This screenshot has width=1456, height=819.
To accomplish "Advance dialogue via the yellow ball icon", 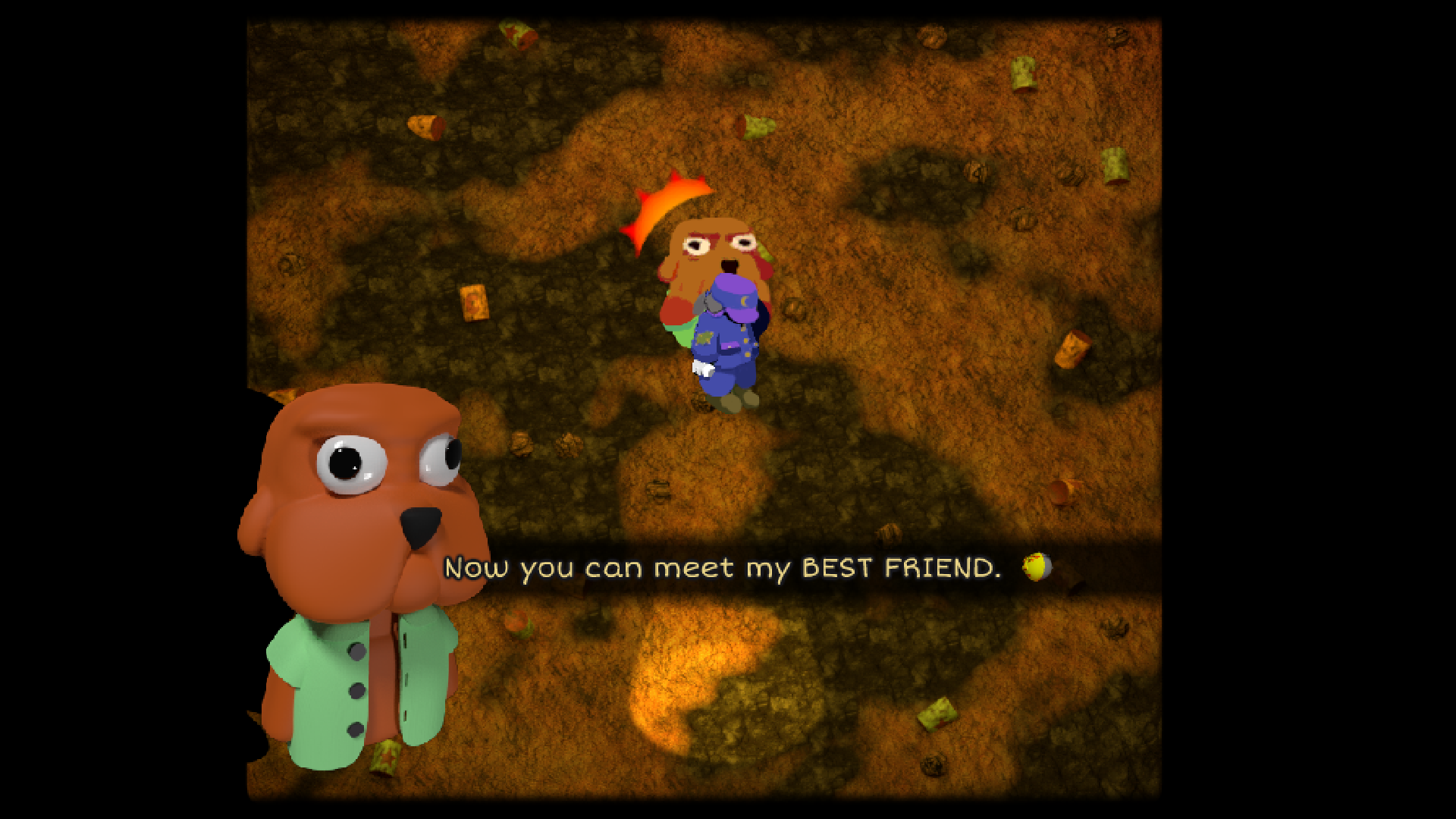I will 1036,566.
